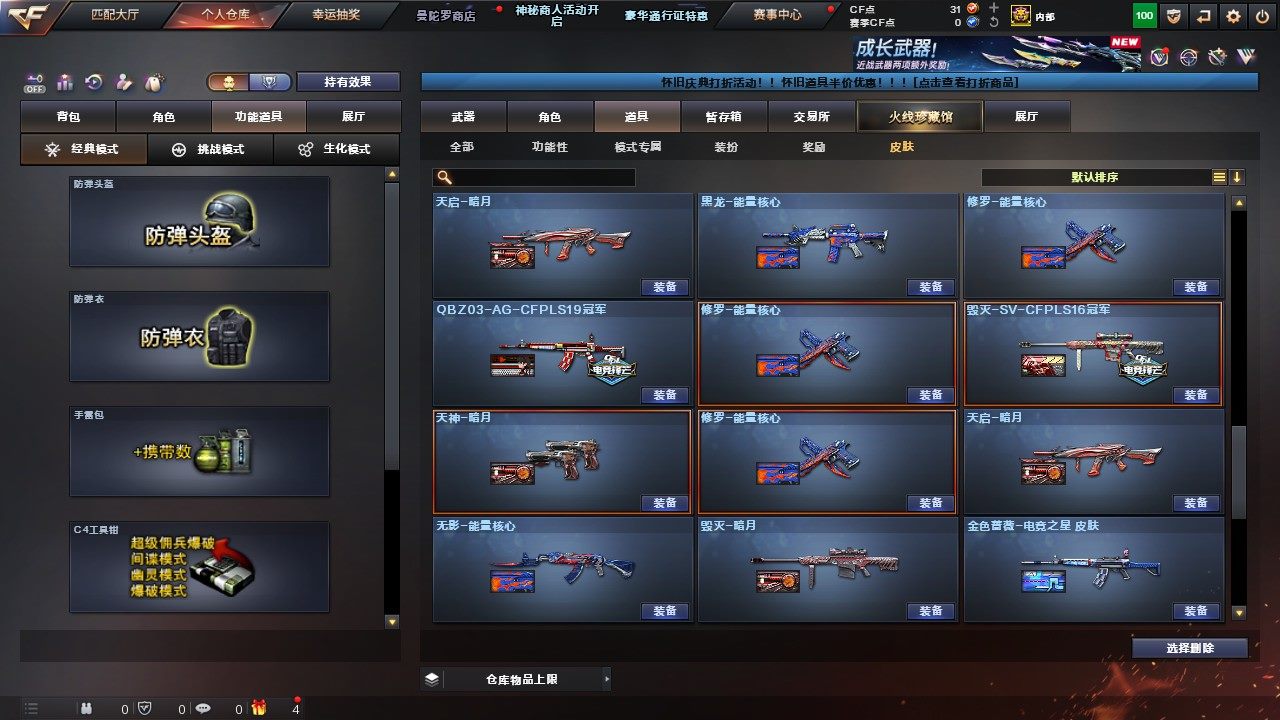Click the 持有效果 button
Image resolution: width=1280 pixels, height=720 pixels.
tap(347, 82)
